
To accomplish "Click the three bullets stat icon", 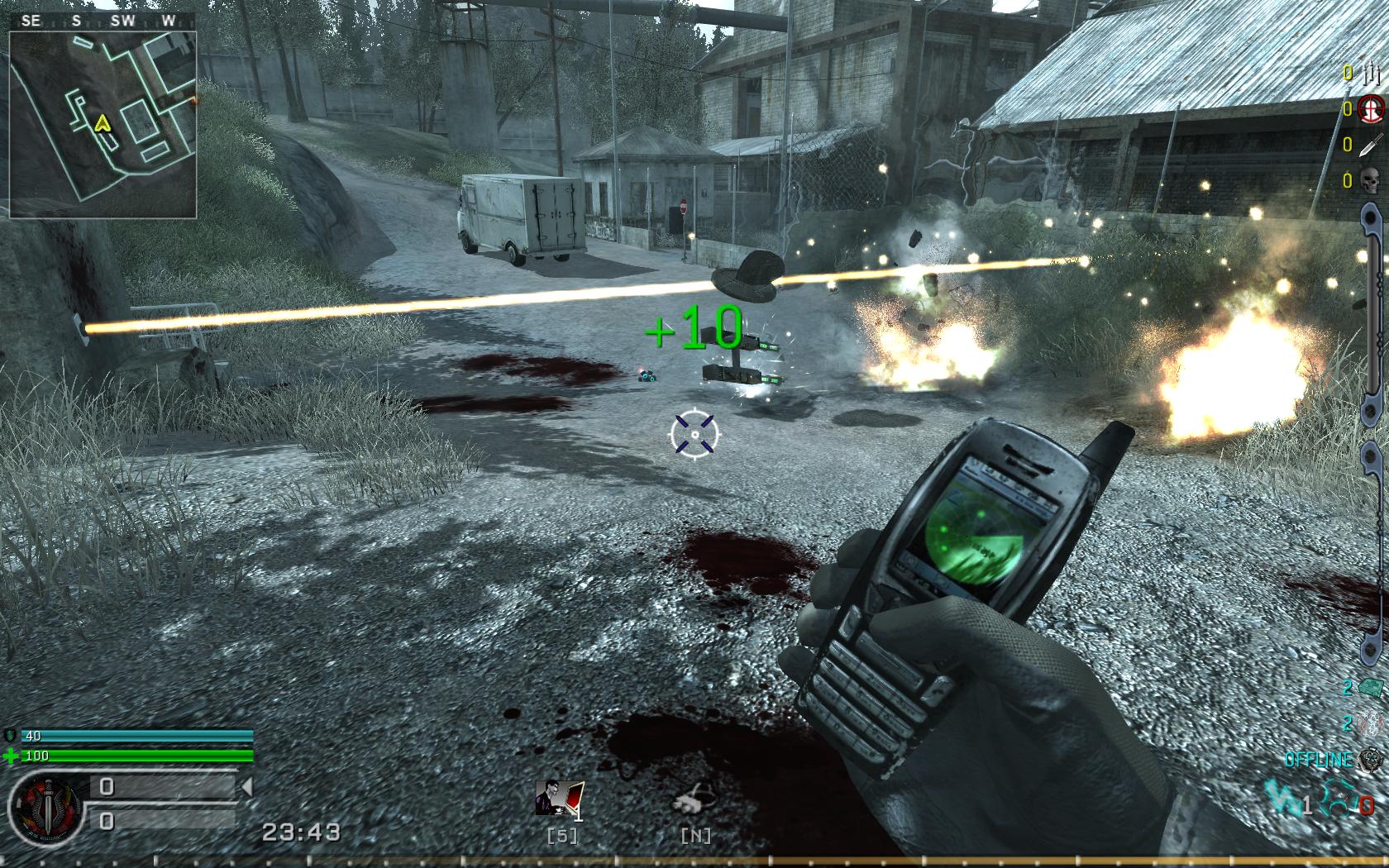I will 1371,73.
